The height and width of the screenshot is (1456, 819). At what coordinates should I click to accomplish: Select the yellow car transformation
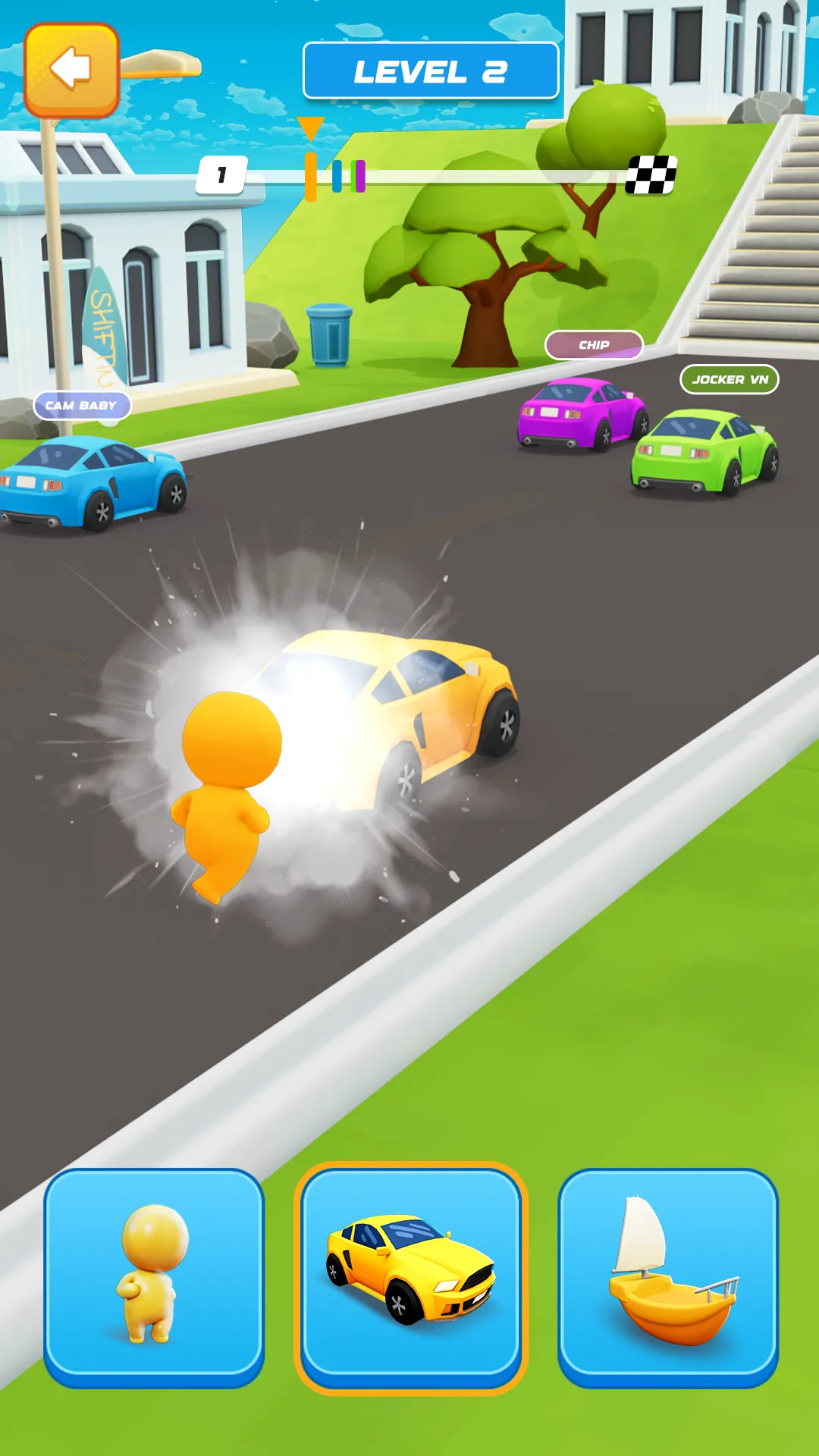coord(410,1277)
